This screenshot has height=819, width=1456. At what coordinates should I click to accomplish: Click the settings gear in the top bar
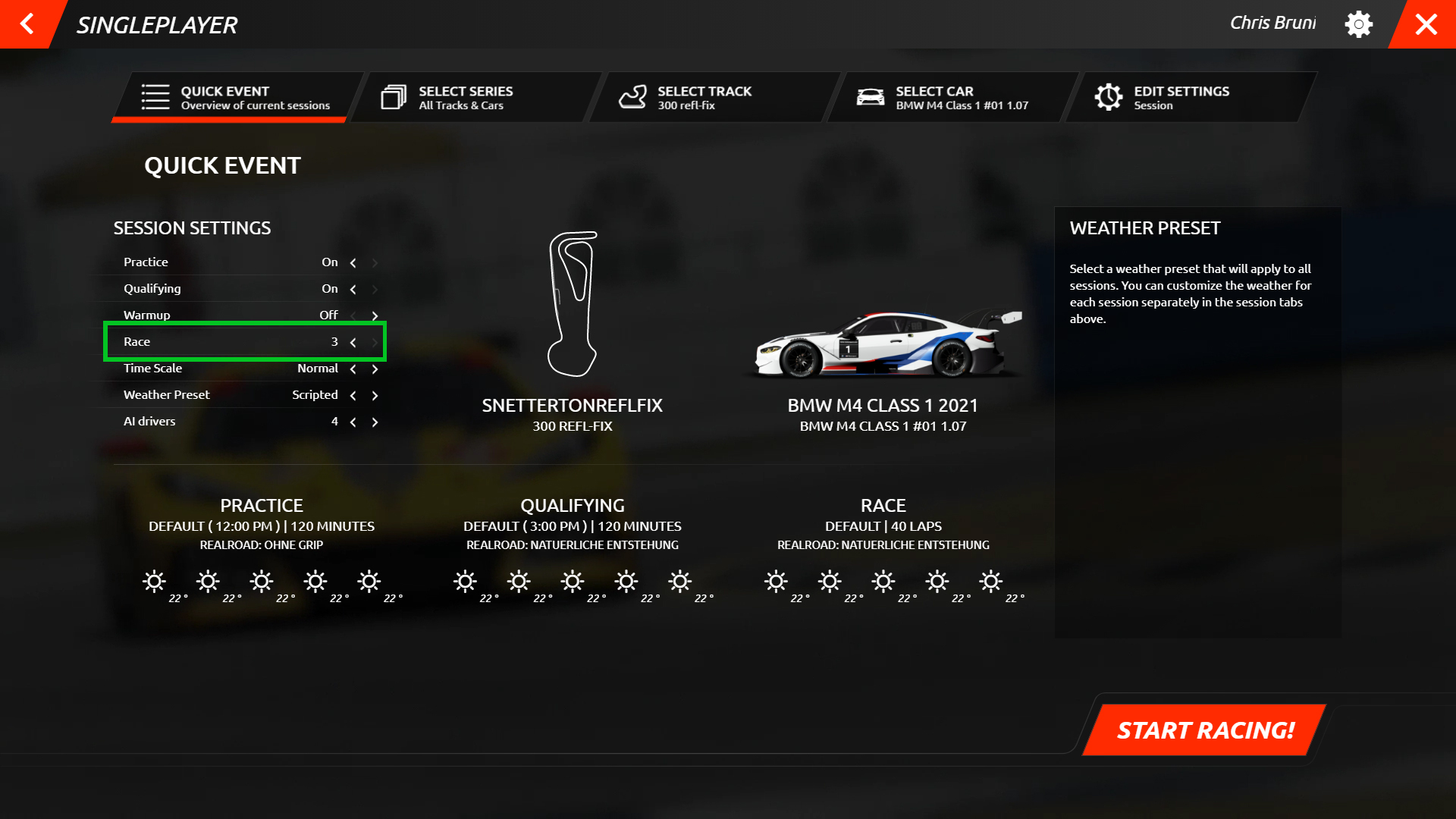click(x=1359, y=24)
